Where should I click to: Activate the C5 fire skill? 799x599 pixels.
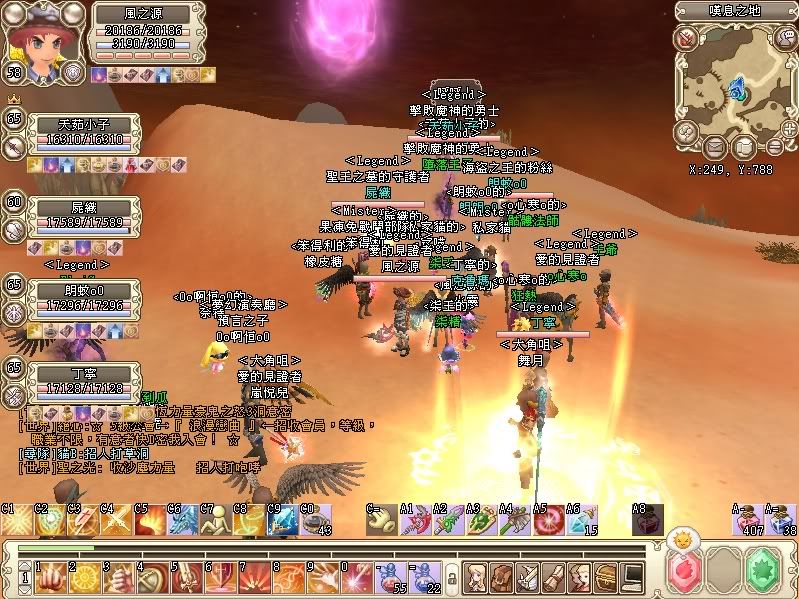pyautogui.click(x=152, y=521)
